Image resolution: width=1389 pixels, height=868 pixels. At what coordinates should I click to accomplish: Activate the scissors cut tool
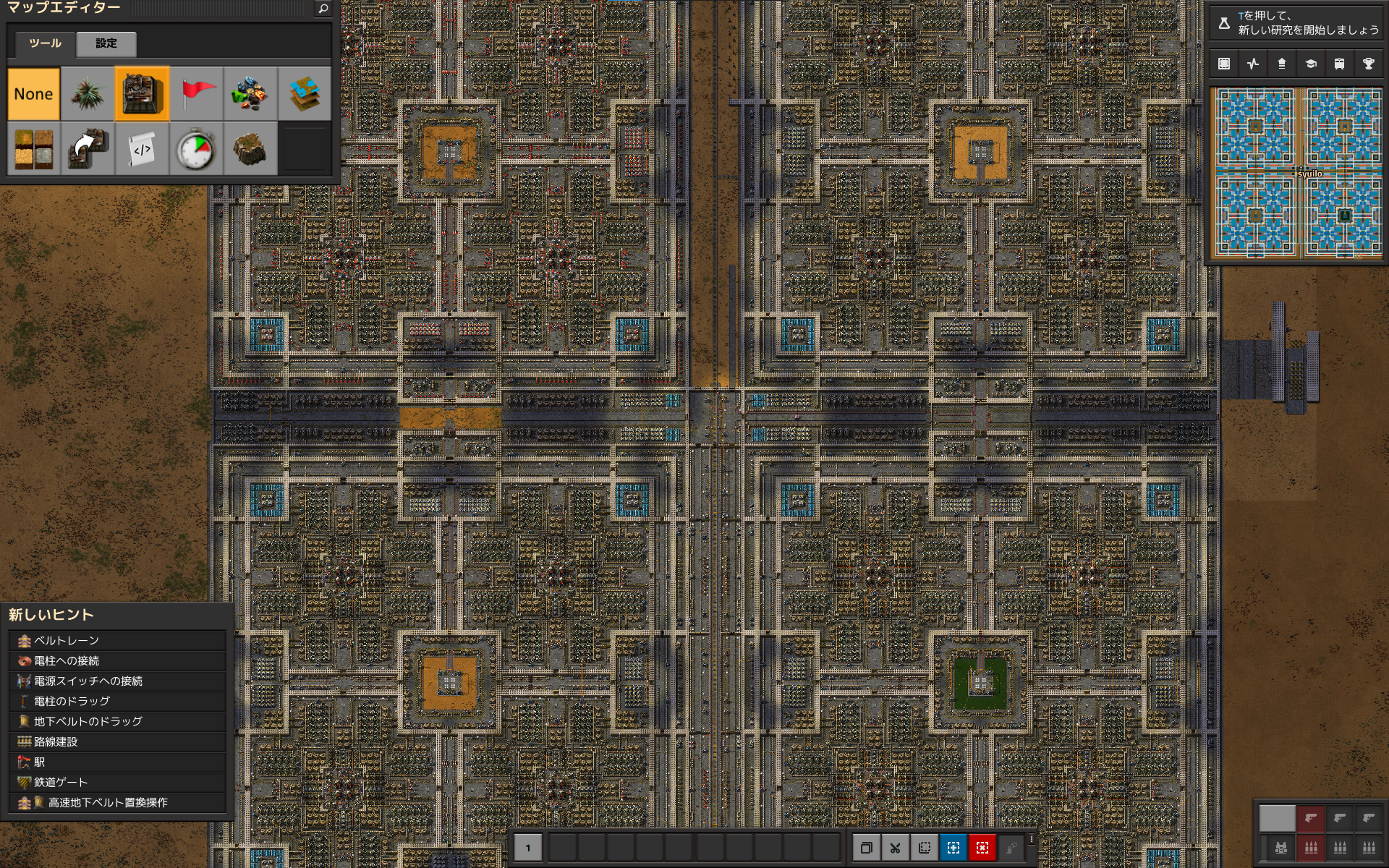click(x=895, y=848)
